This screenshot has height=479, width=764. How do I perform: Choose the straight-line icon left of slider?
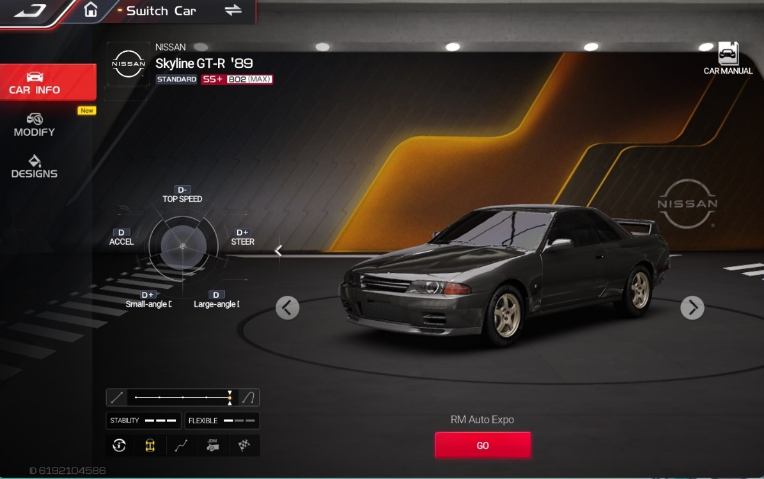(x=117, y=397)
